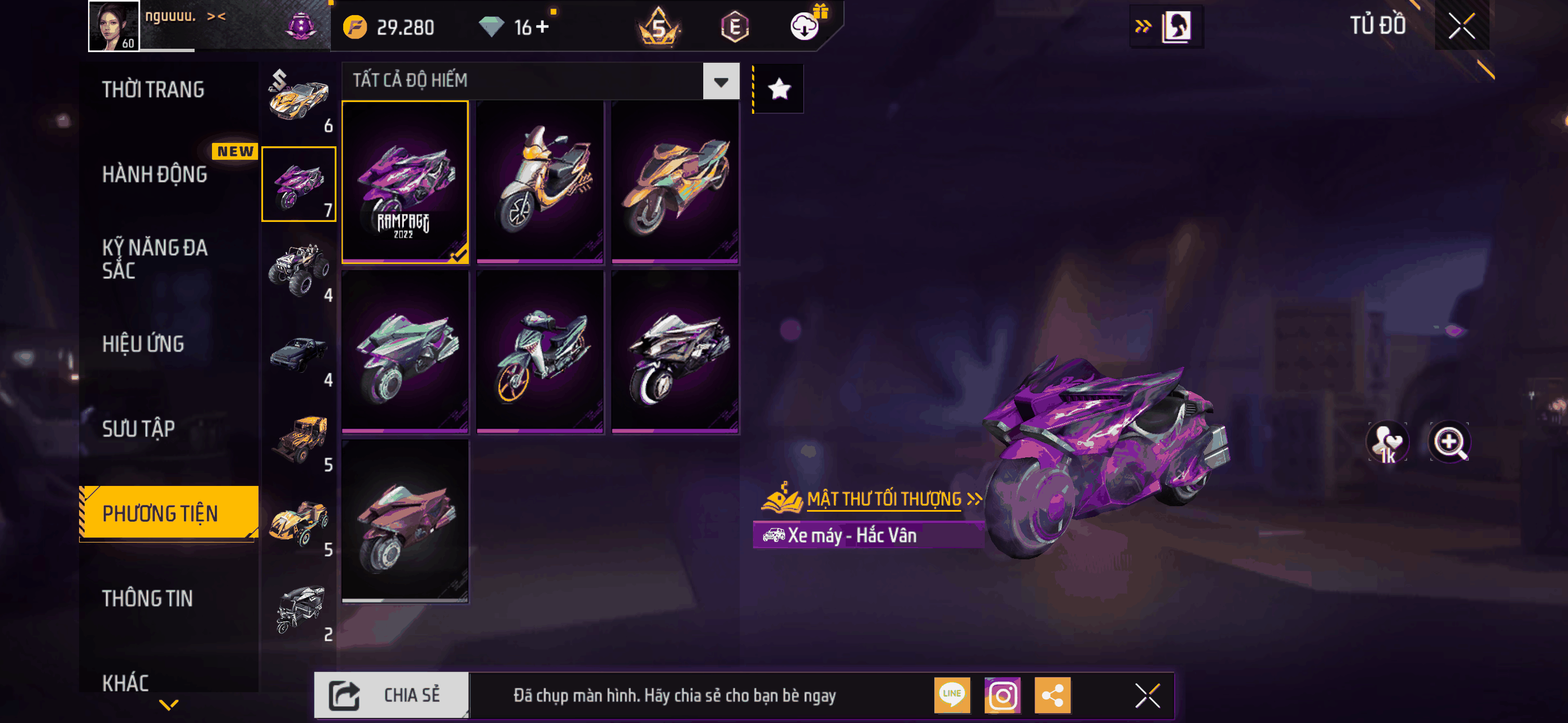Open the Hiệu Ứng tab
Image resolution: width=1568 pixels, height=723 pixels.
point(143,344)
